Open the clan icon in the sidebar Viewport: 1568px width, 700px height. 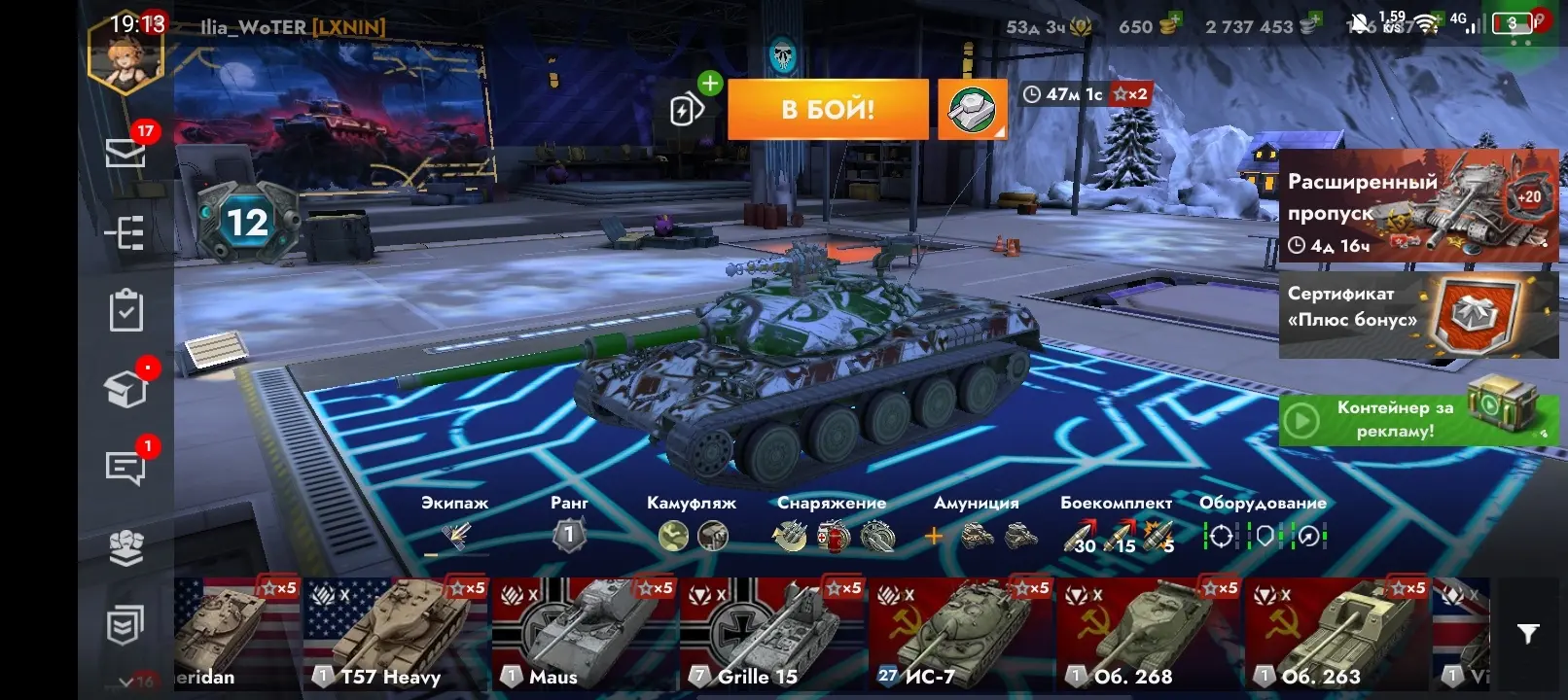coord(126,547)
